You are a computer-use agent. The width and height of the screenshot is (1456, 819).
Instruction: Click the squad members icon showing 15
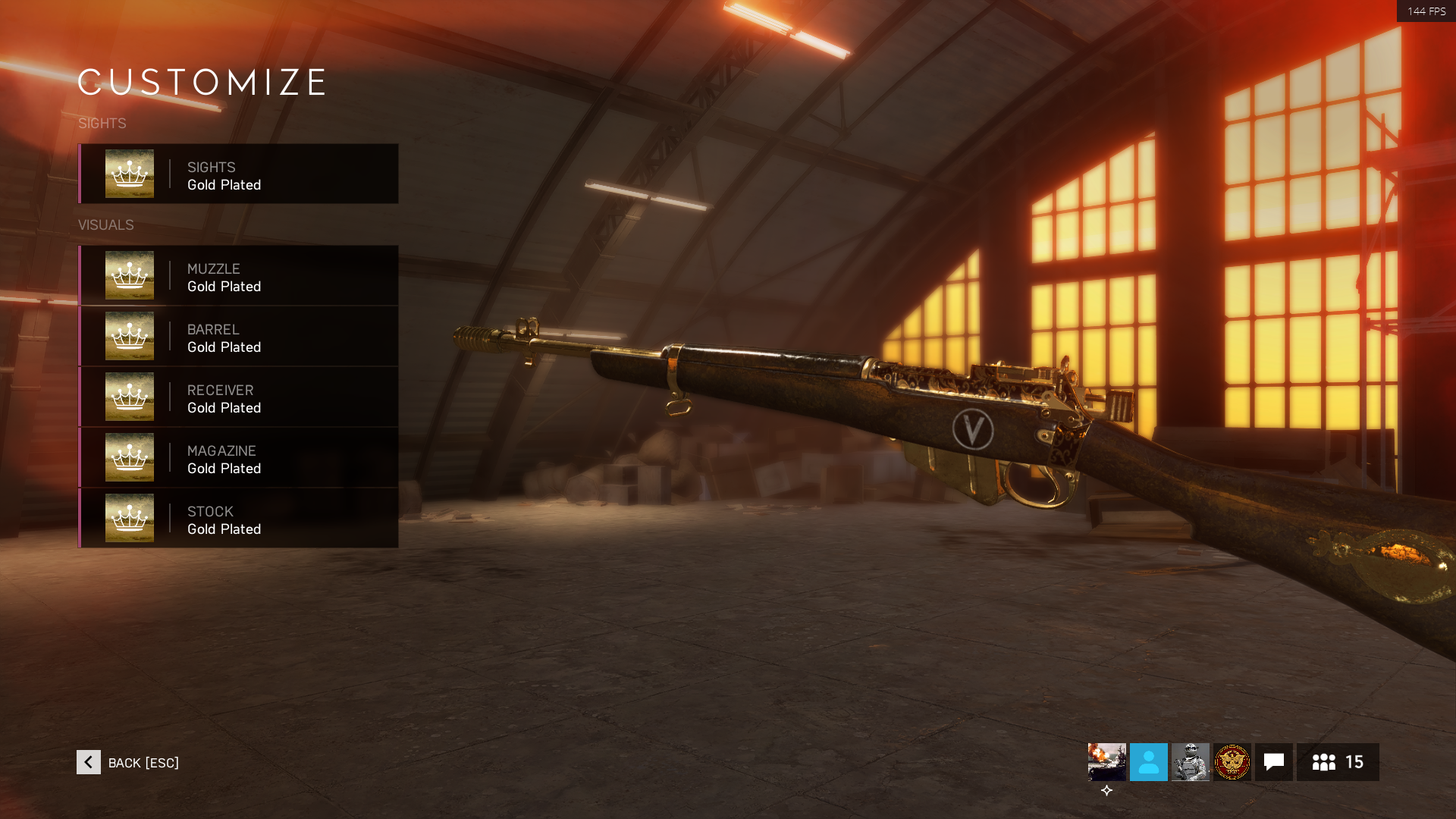[1338, 762]
